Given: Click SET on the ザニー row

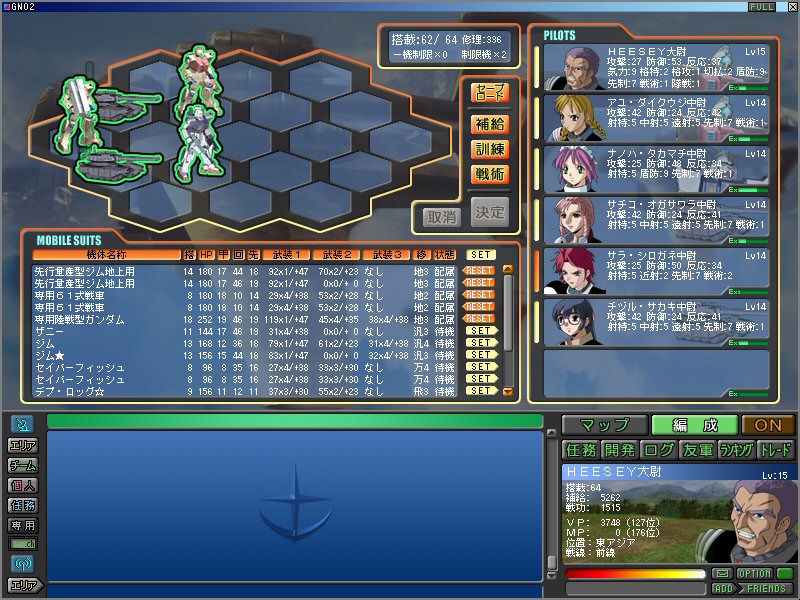Looking at the screenshot, I should 481,331.
